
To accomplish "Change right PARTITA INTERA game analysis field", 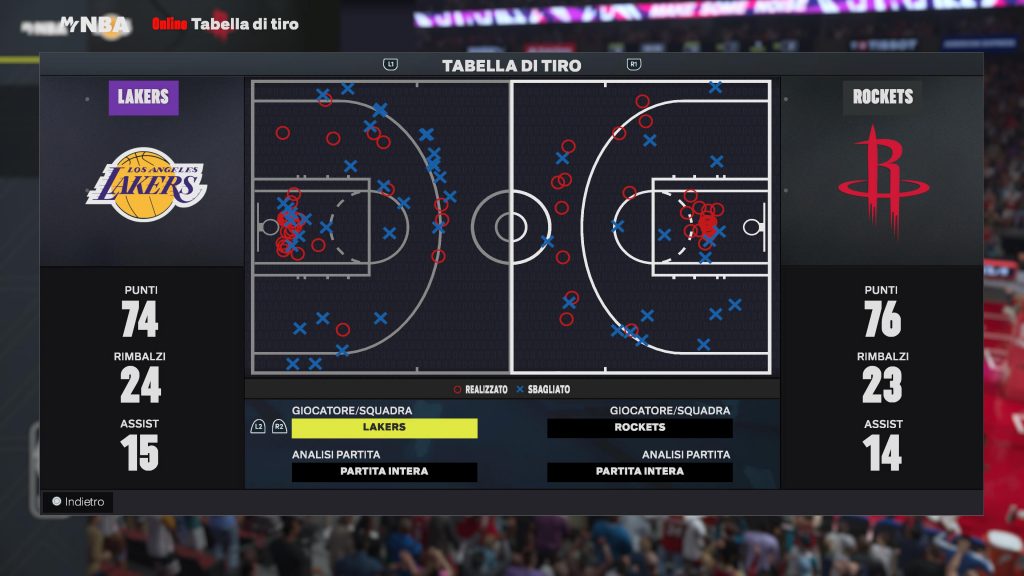I will coord(640,471).
